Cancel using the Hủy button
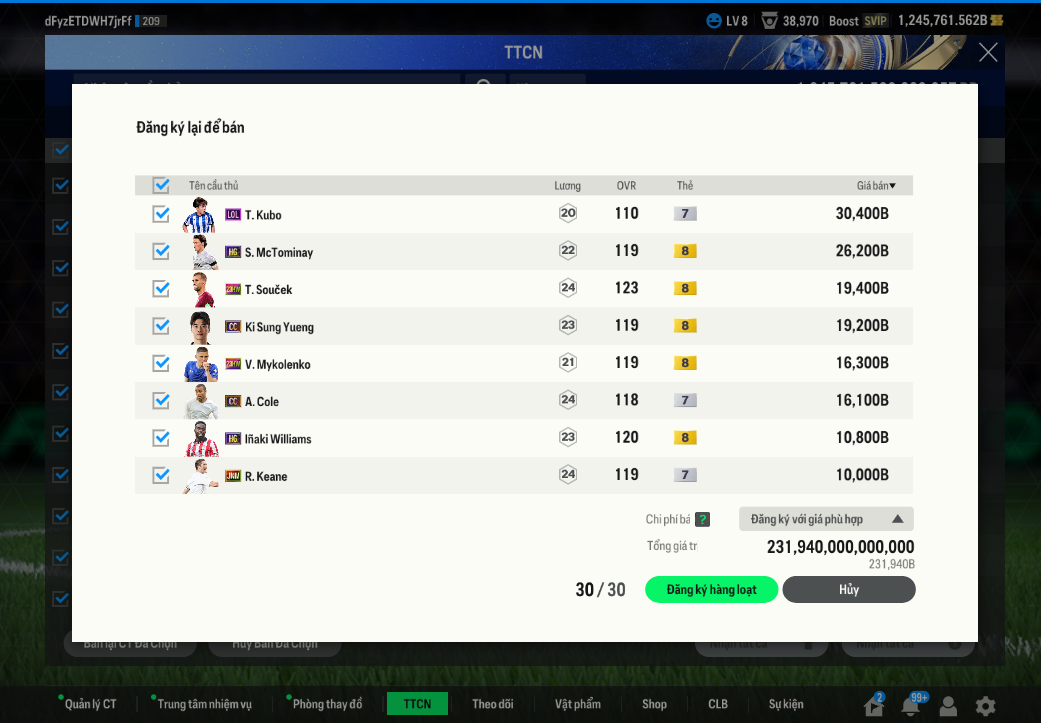Screen dimensions: 1041x723 (x=848, y=590)
